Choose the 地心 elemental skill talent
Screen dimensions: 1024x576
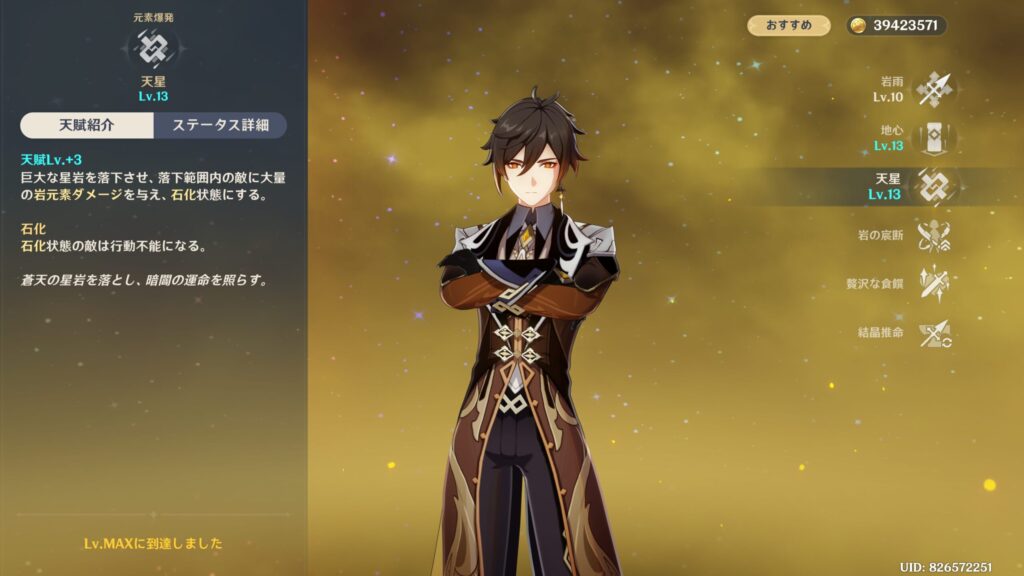935,138
